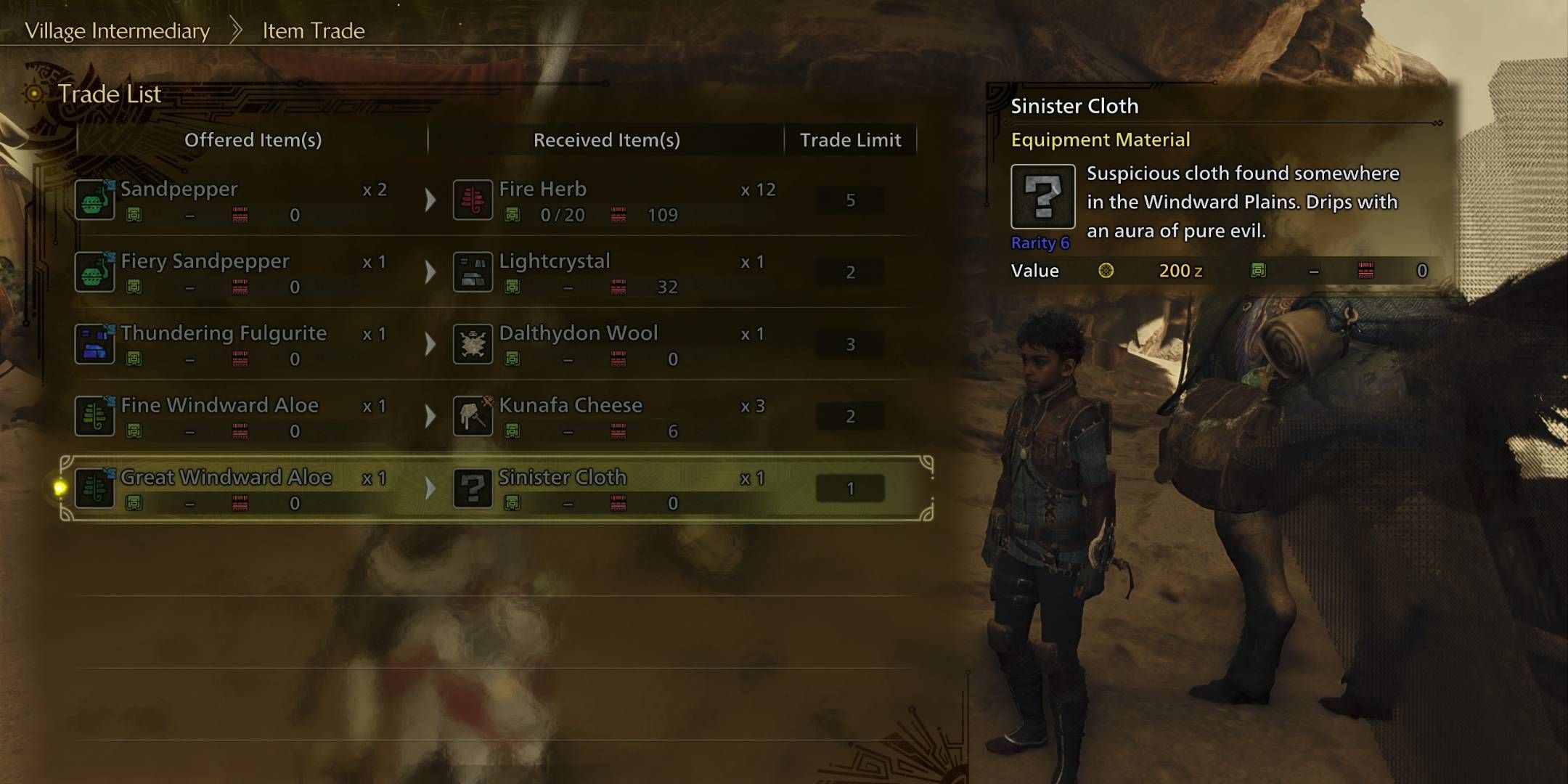Click the Fiery Sandpepper offered item icon

94,271
